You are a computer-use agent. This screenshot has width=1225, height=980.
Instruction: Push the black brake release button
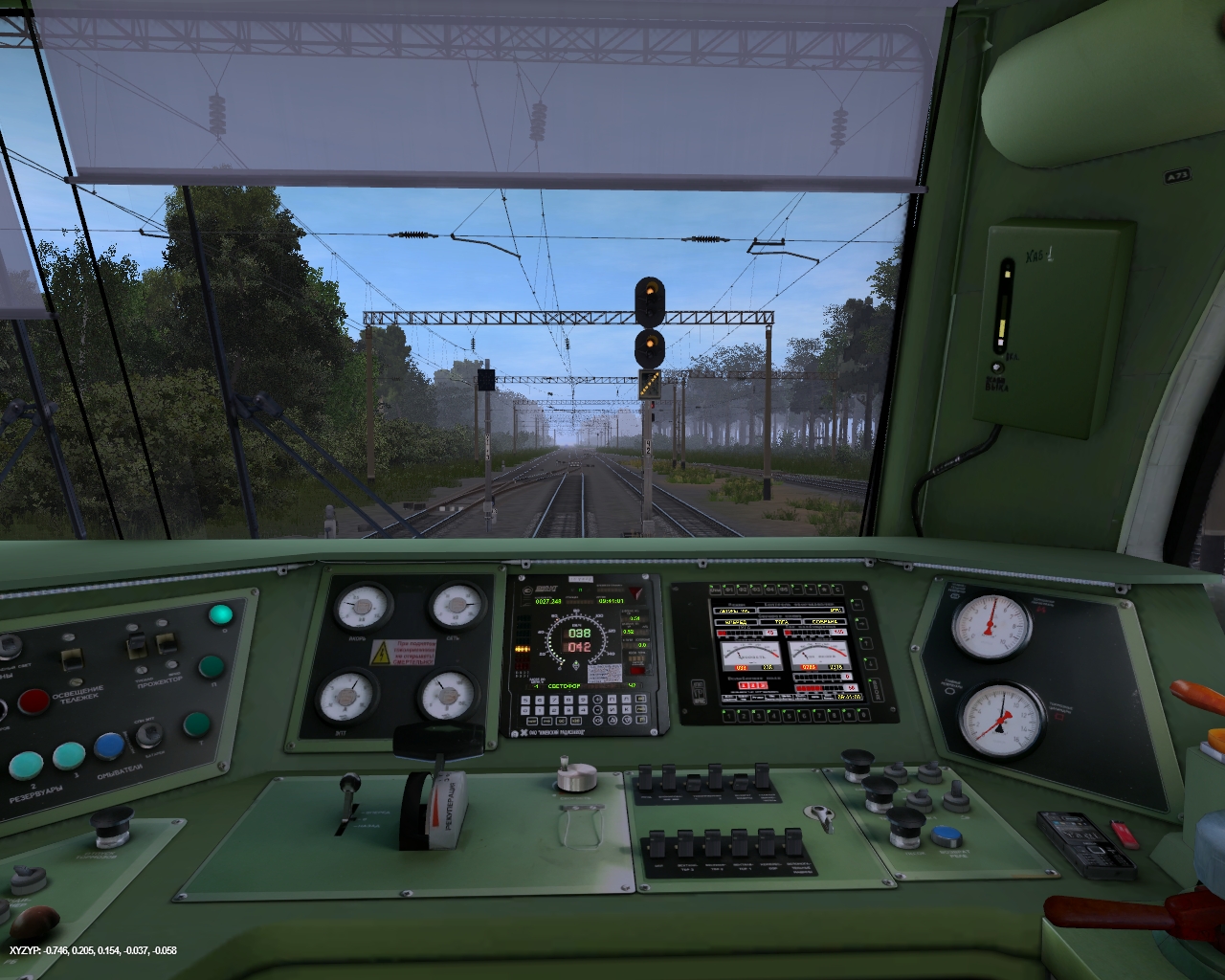click(112, 822)
